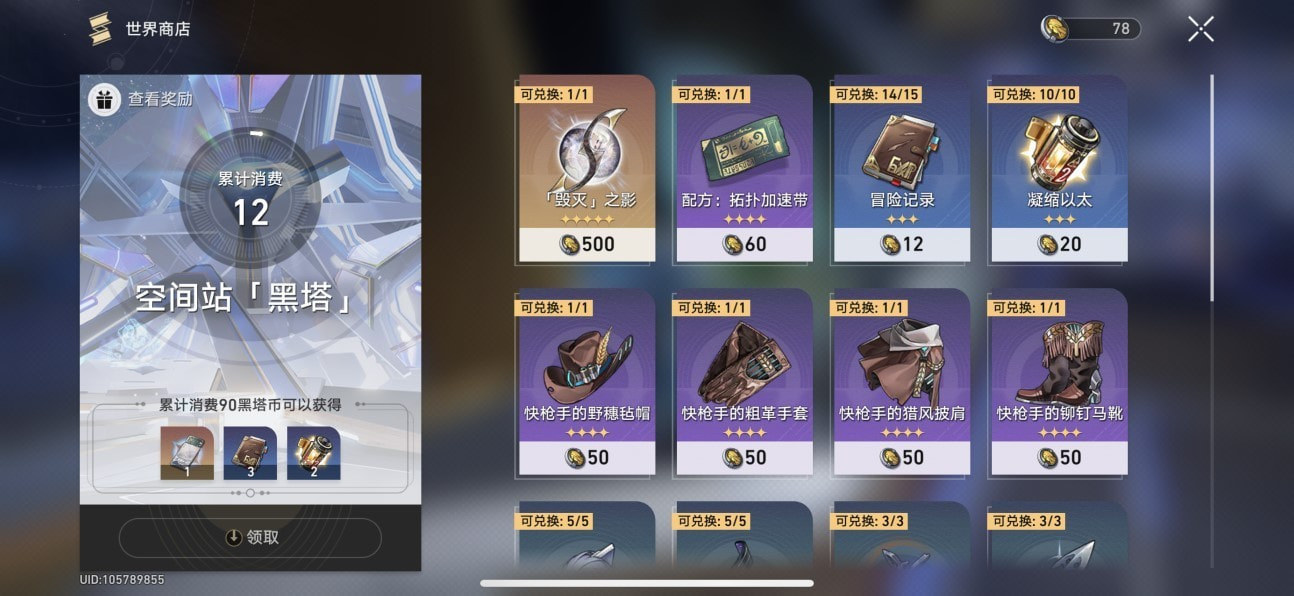Close the World Shop screen
This screenshot has width=1294, height=596.
1200,29
